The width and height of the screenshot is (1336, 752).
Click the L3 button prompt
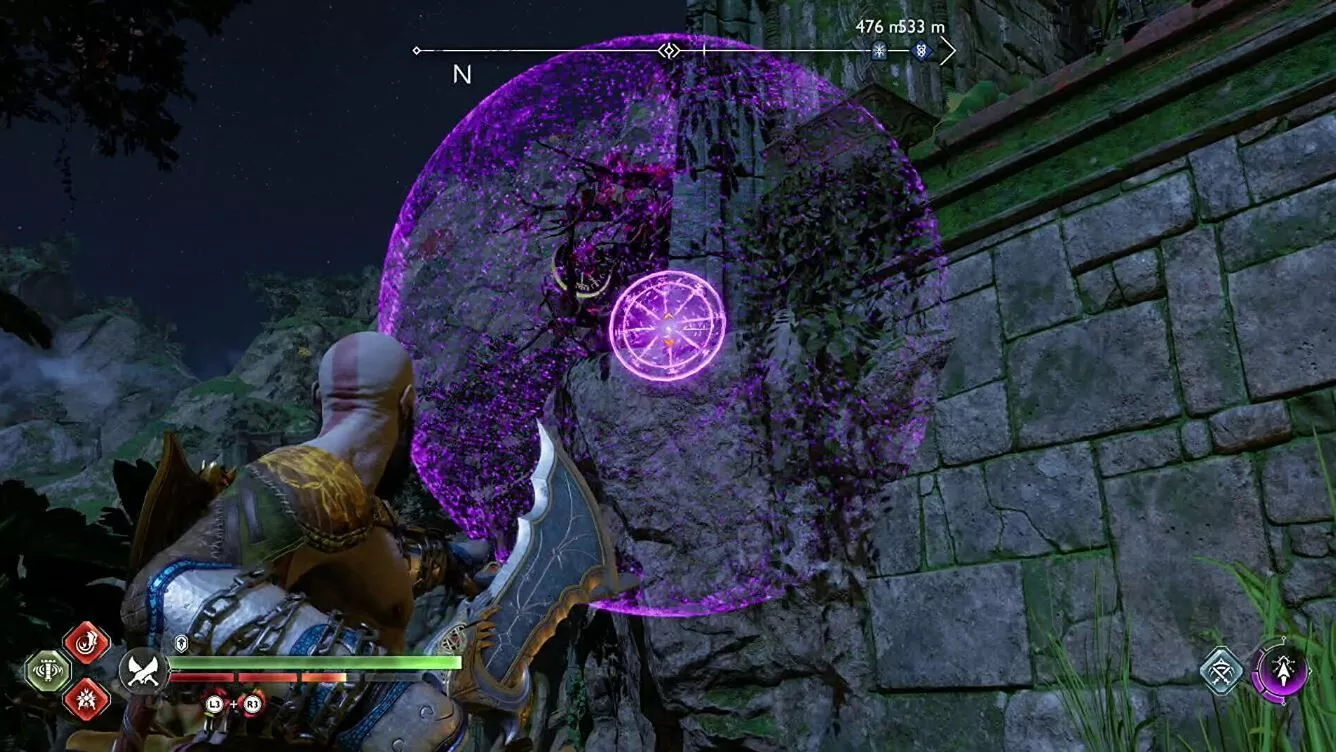(x=216, y=703)
